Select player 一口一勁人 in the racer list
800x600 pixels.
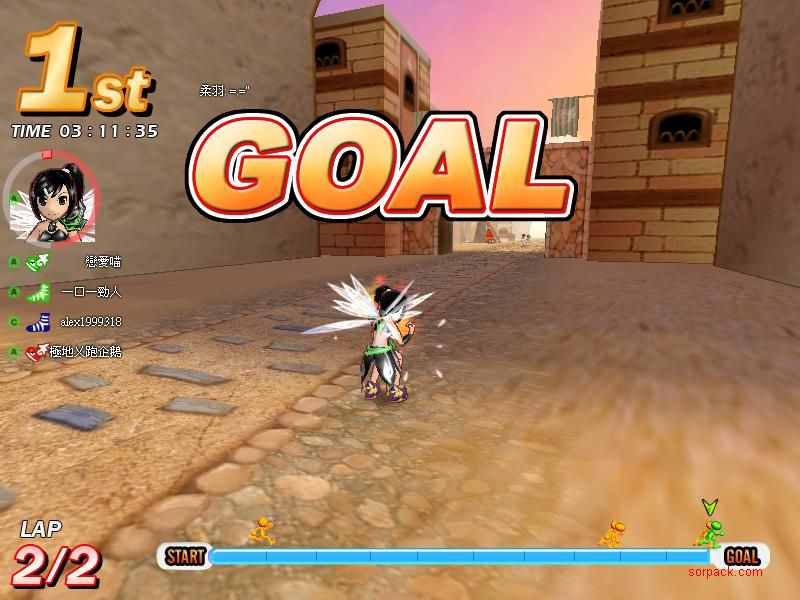pyautogui.click(x=90, y=292)
